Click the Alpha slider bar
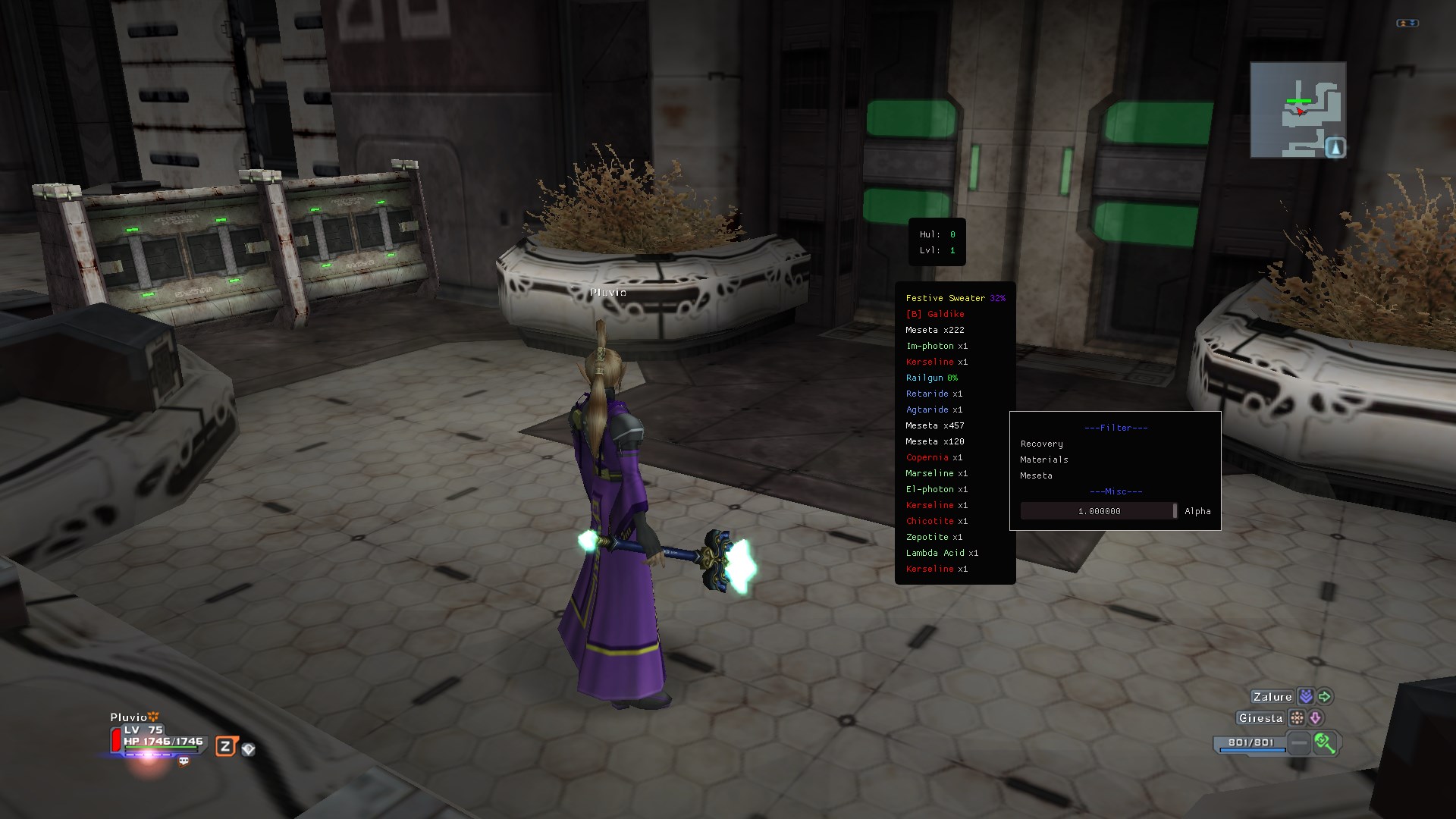 [x=1098, y=511]
